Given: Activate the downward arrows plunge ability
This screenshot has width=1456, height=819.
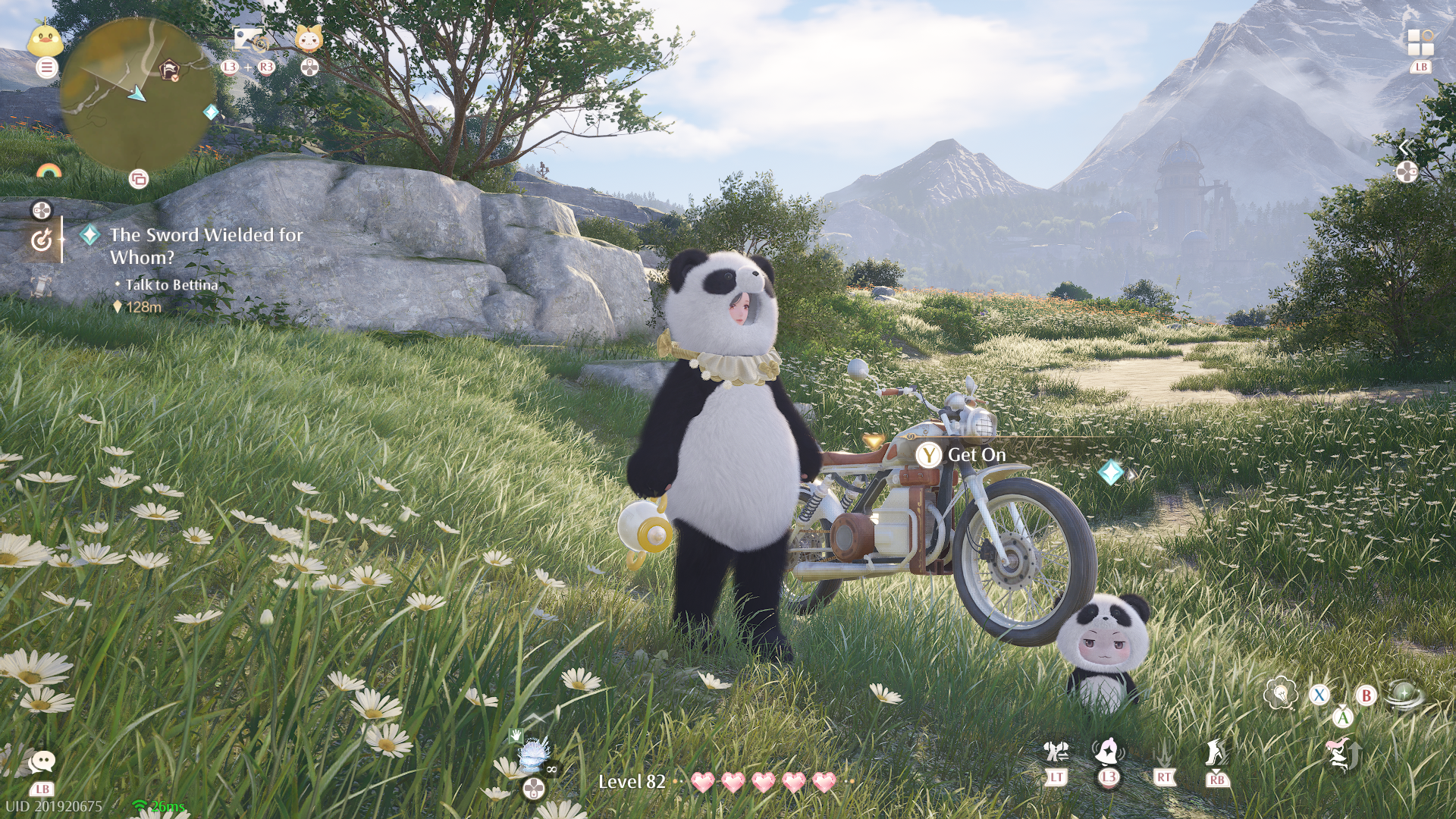Looking at the screenshot, I should (x=1164, y=753).
